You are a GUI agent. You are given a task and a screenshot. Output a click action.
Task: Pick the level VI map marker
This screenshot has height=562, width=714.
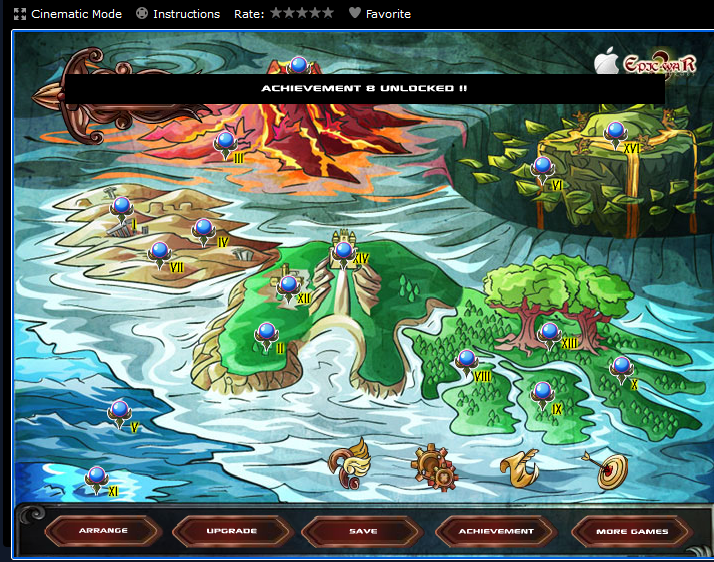click(542, 168)
